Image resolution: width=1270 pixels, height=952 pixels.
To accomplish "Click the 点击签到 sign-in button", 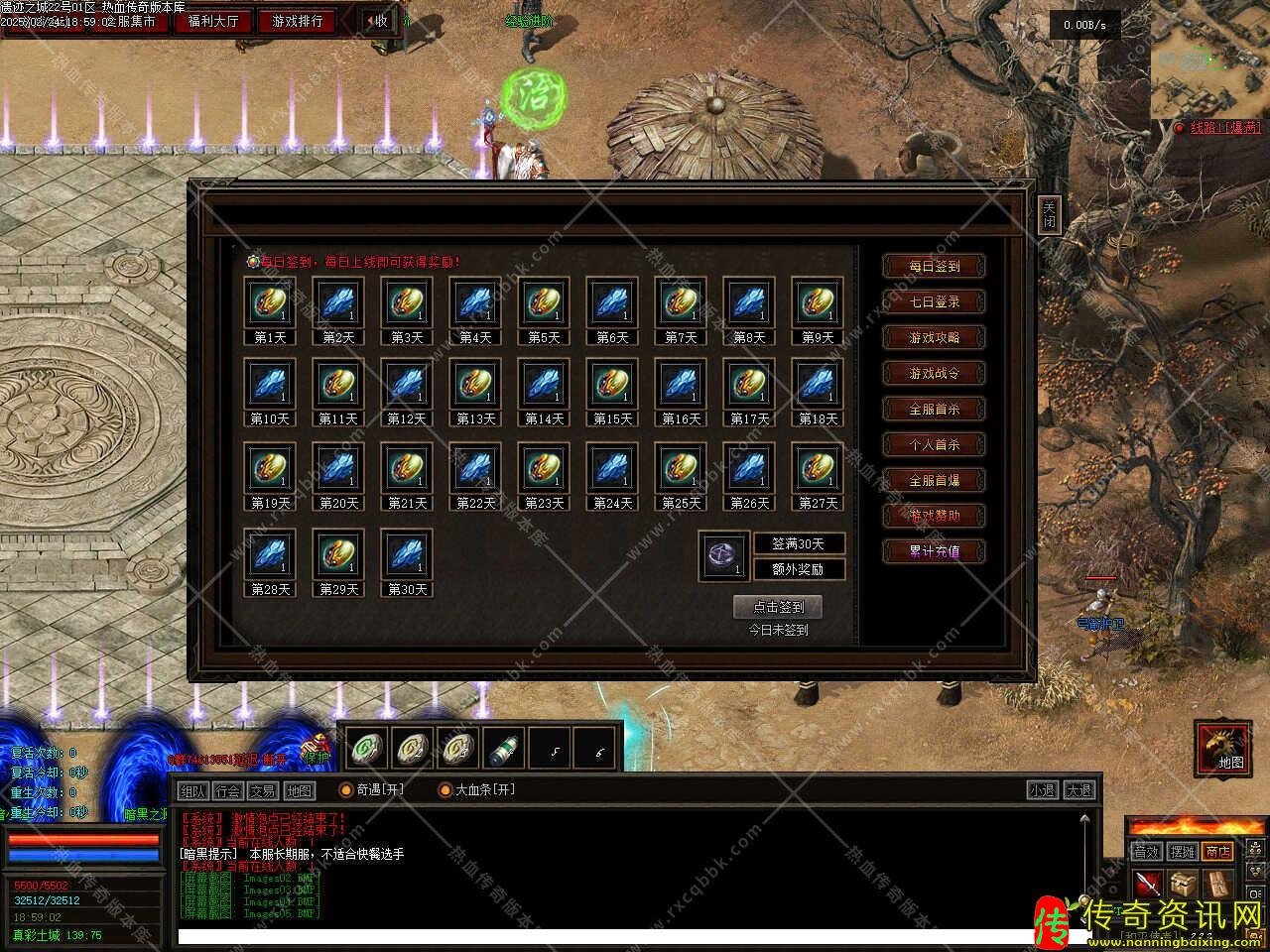I will coord(778,607).
